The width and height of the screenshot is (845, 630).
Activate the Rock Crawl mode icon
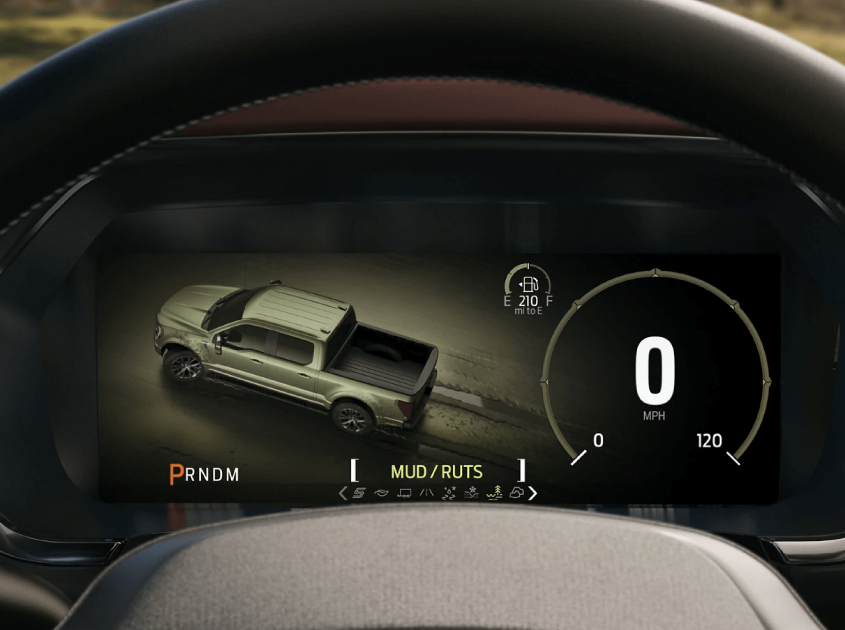pyautogui.click(x=516, y=493)
